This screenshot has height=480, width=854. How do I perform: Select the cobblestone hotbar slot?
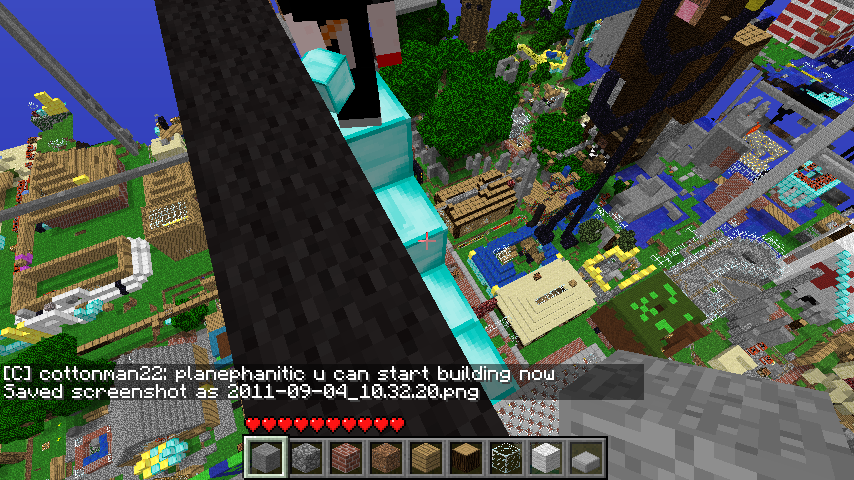pyautogui.click(x=306, y=458)
